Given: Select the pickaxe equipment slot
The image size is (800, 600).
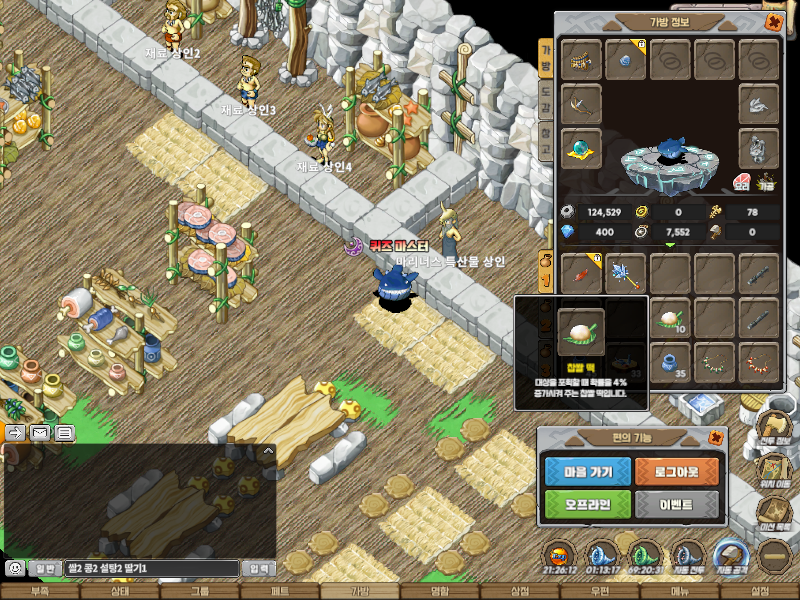Looking at the screenshot, I should [x=581, y=103].
